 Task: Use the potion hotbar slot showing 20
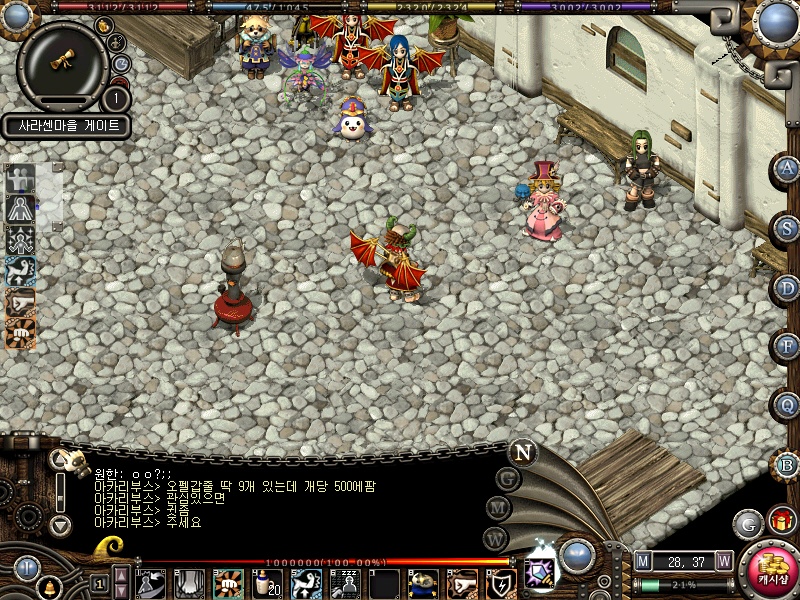point(266,583)
